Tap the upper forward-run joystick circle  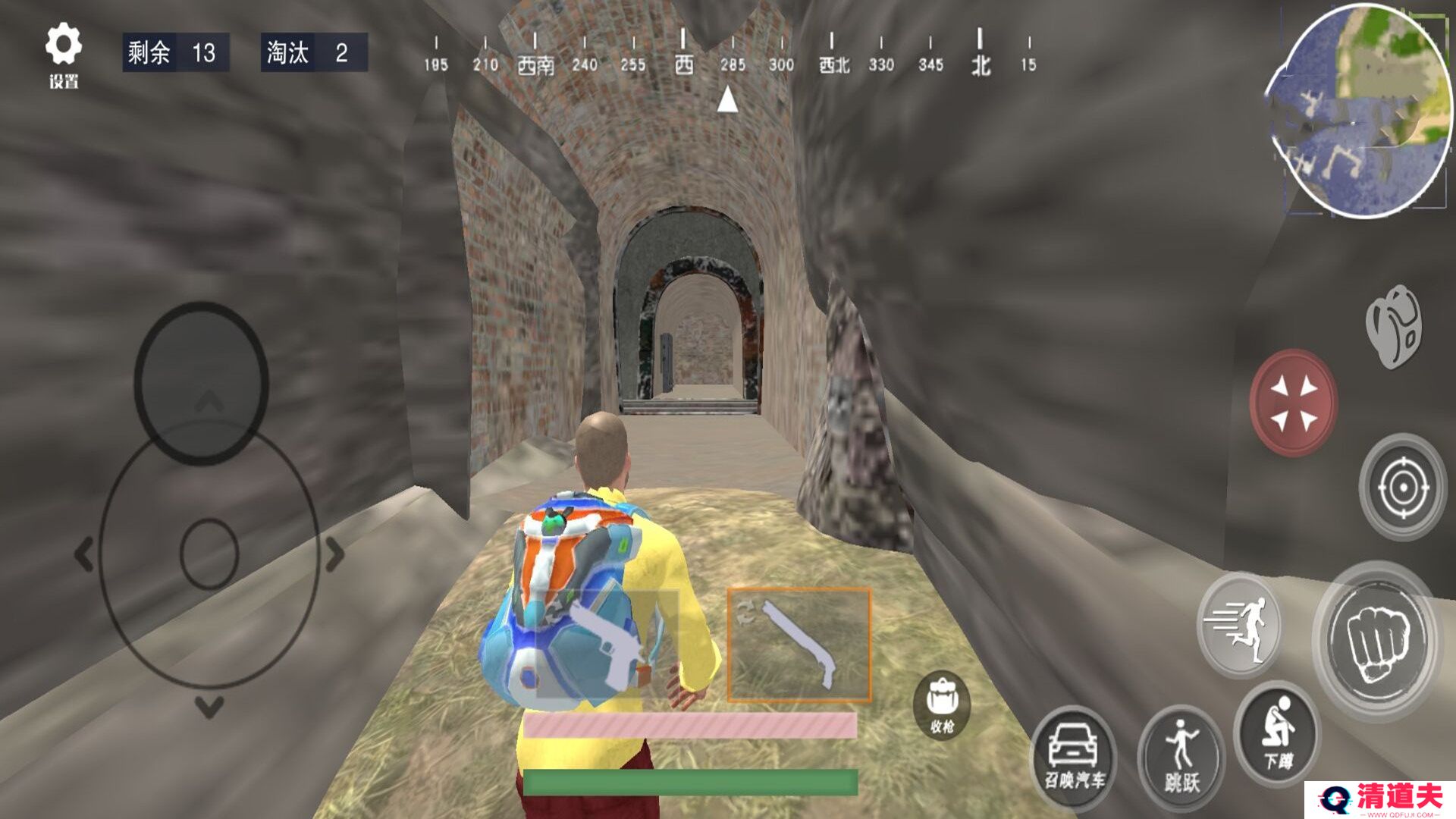pos(202,383)
